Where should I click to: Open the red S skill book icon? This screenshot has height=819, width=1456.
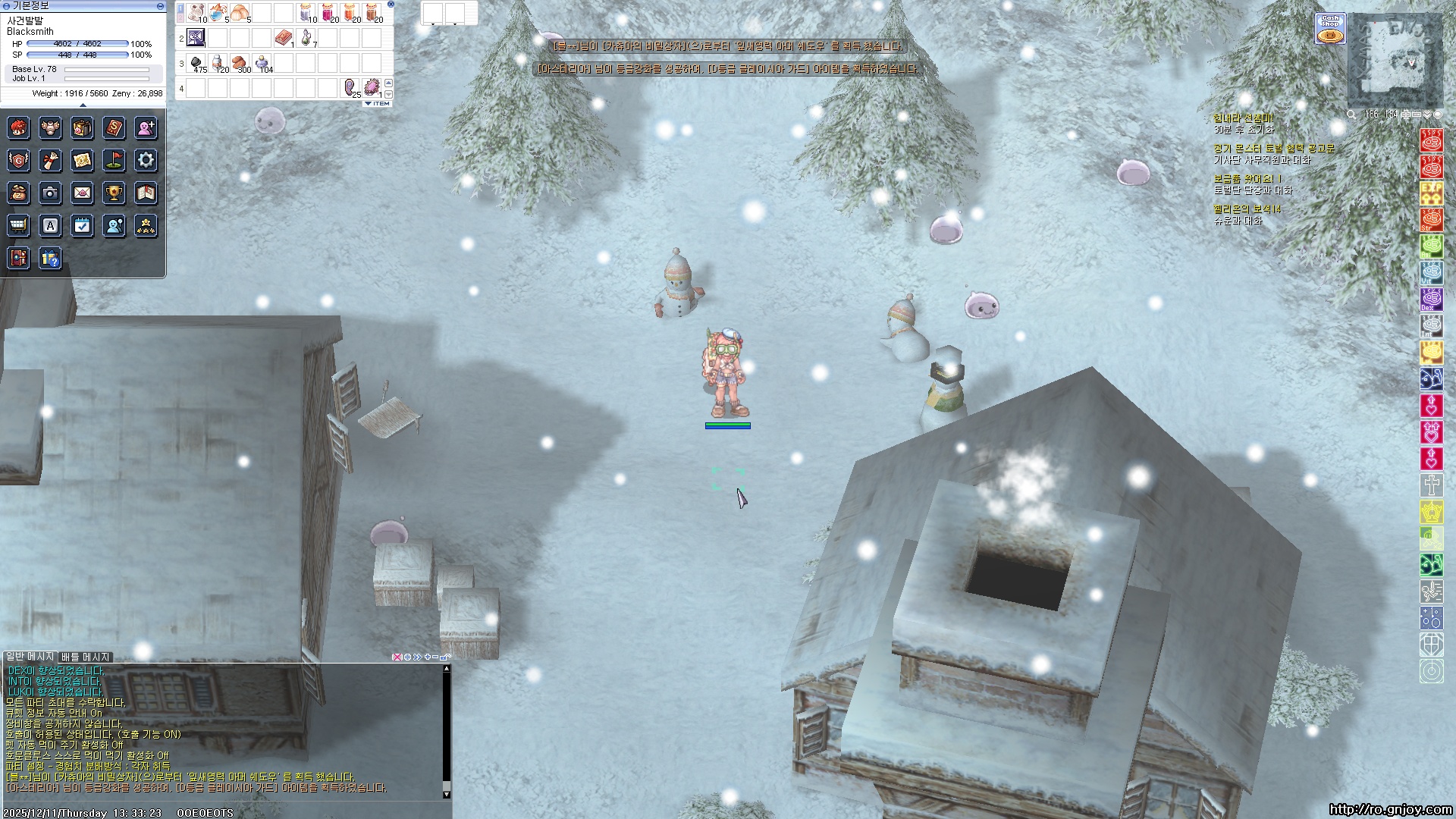point(114,127)
